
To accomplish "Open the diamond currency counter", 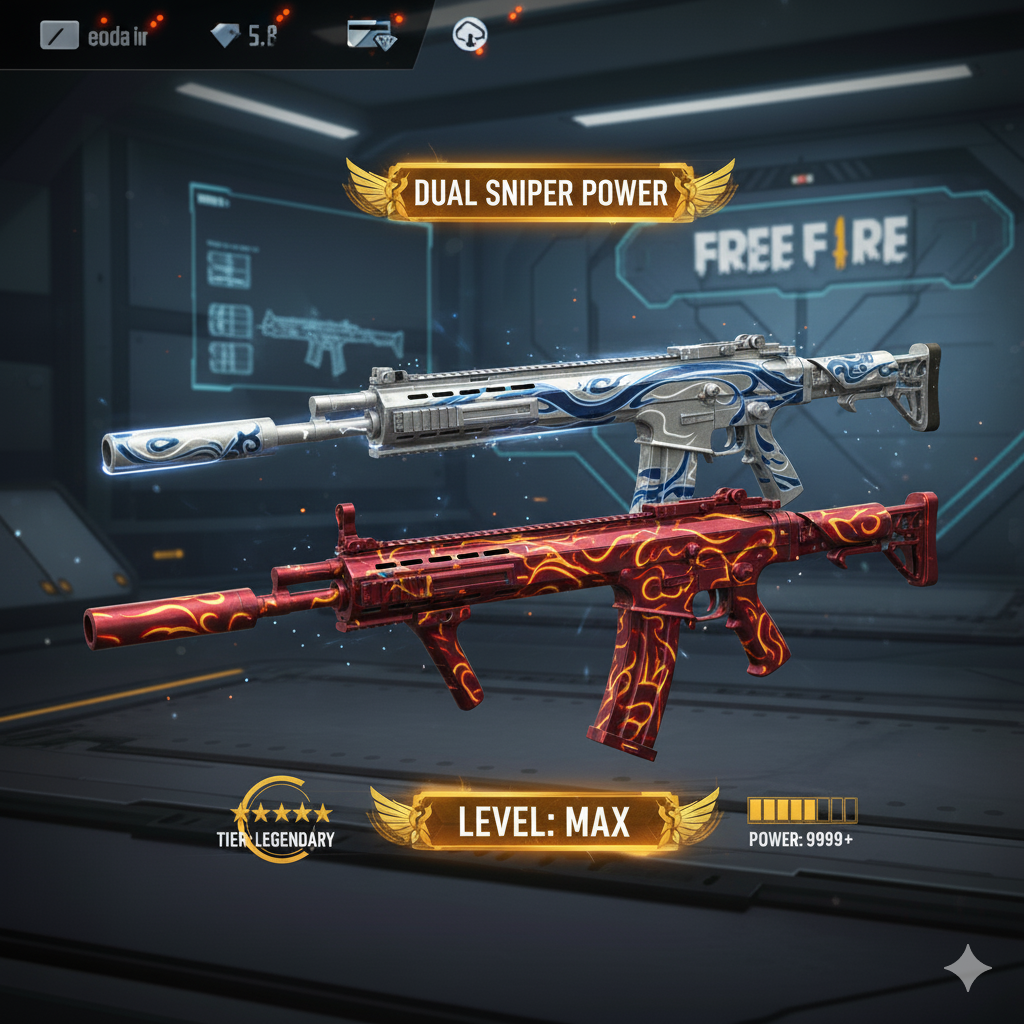I will click(x=243, y=36).
